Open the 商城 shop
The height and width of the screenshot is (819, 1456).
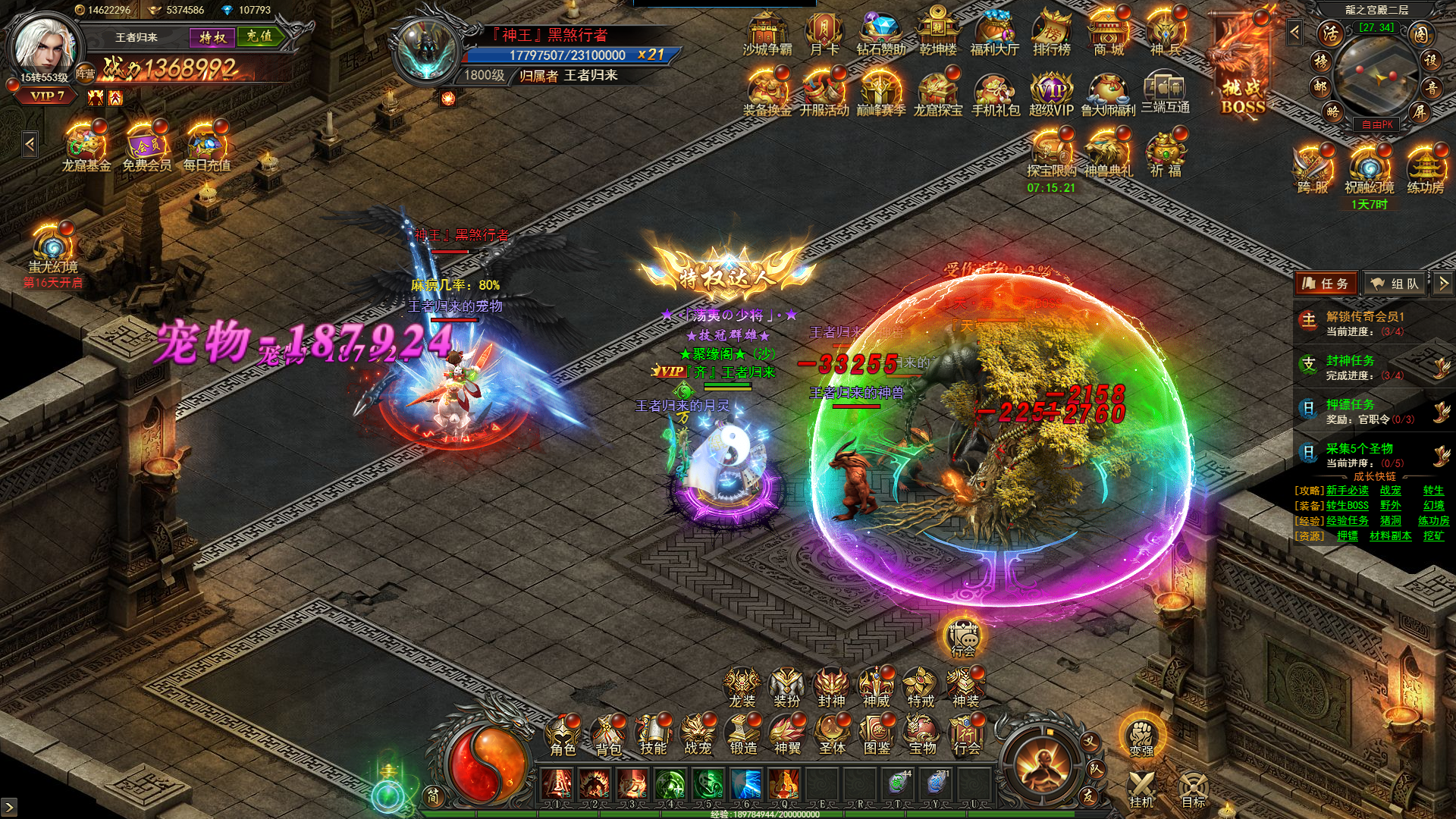click(1109, 34)
